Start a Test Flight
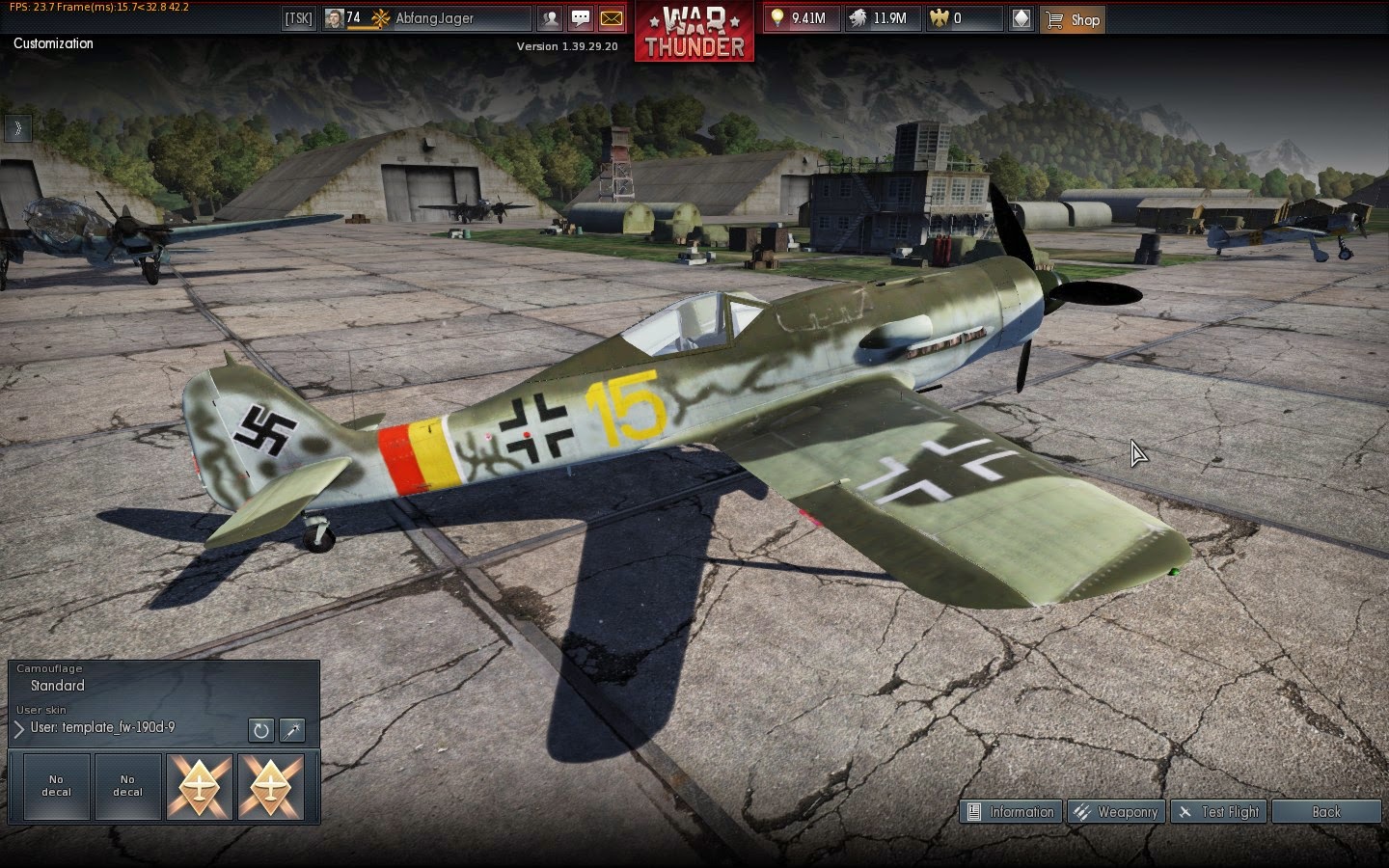1389x868 pixels. tap(1219, 812)
